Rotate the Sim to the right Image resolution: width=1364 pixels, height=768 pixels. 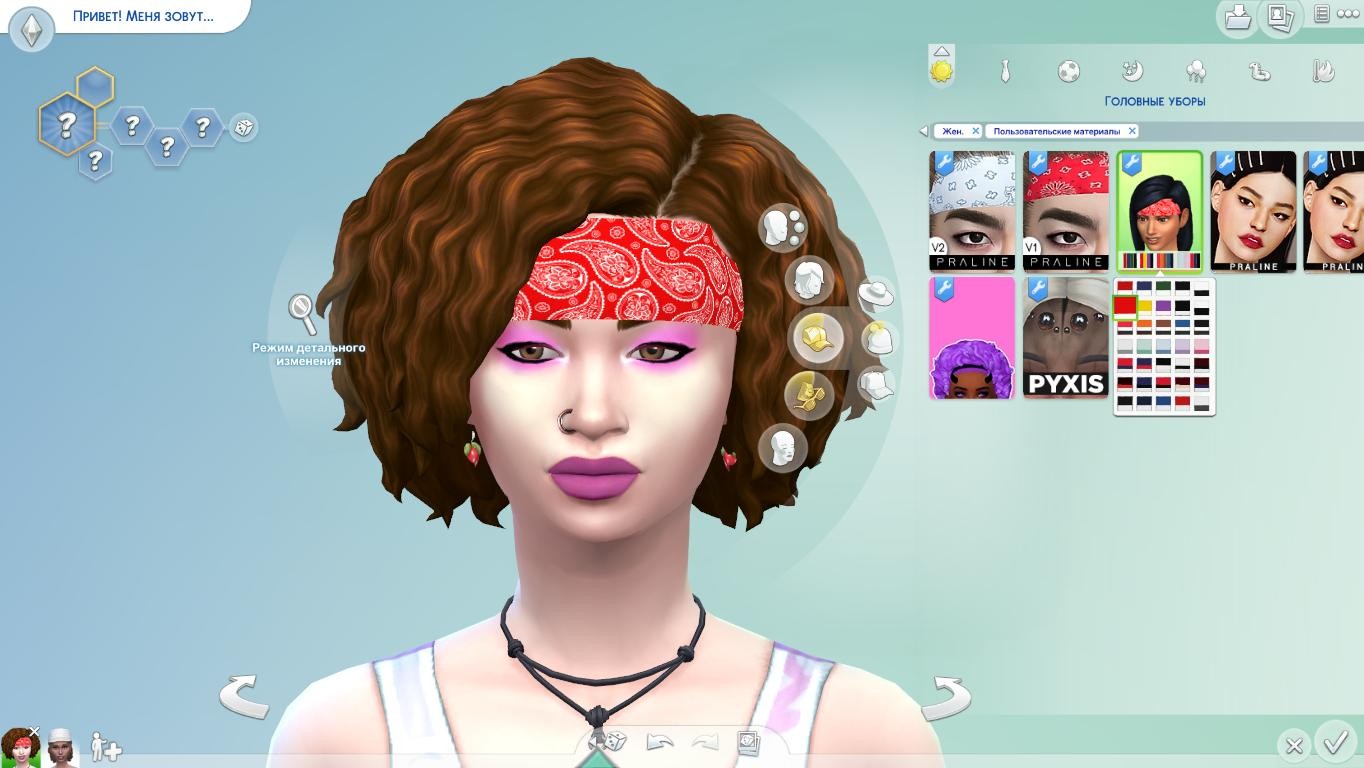pyautogui.click(x=945, y=697)
